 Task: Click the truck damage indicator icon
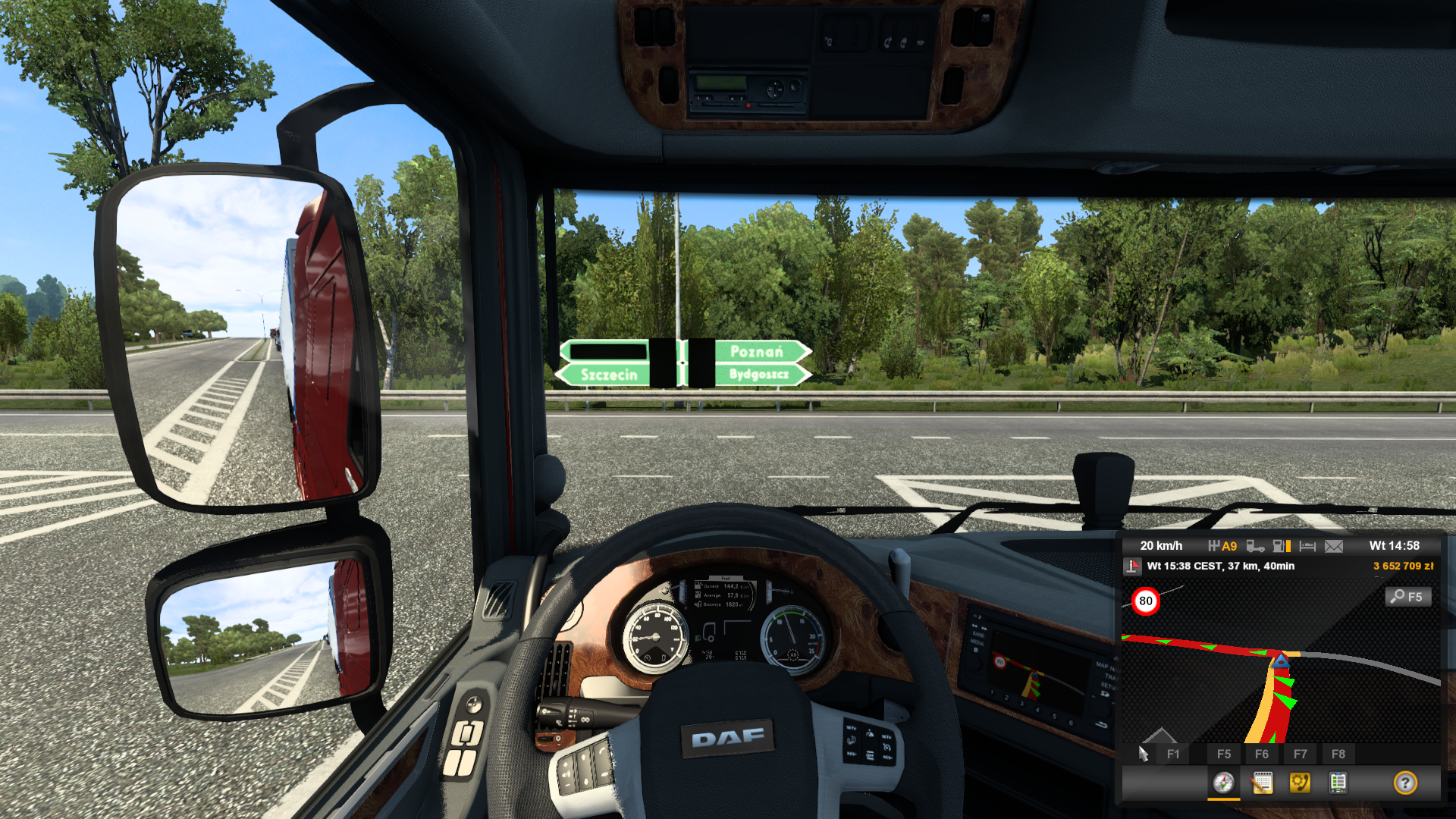[1255, 546]
